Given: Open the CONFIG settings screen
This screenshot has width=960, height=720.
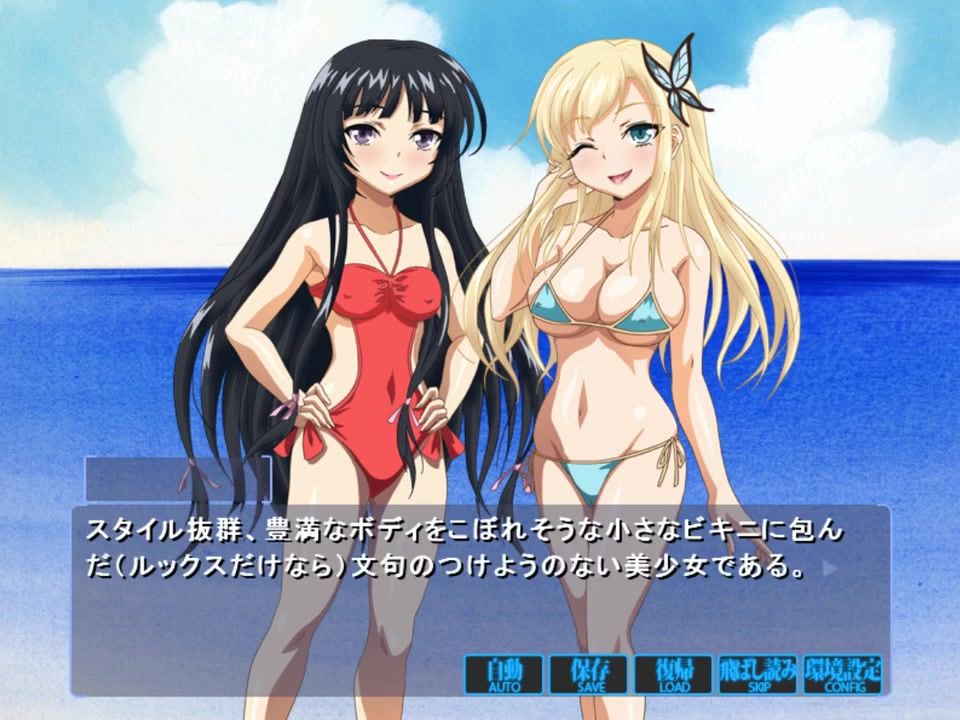Looking at the screenshot, I should coord(842,675).
